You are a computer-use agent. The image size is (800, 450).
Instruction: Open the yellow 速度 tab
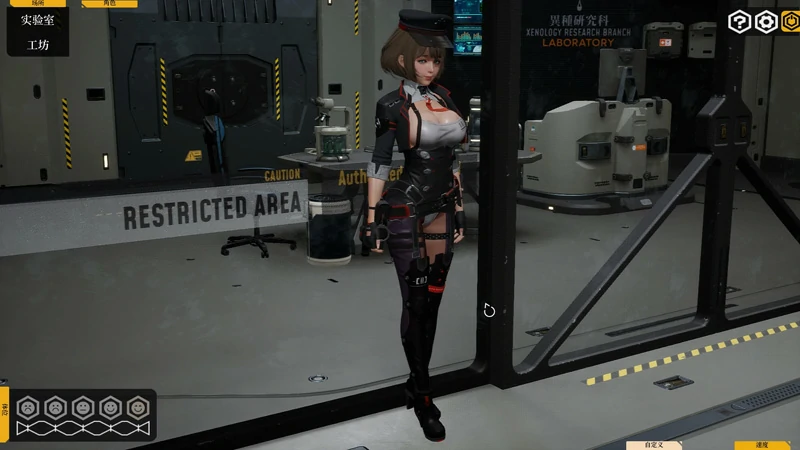tap(762, 445)
